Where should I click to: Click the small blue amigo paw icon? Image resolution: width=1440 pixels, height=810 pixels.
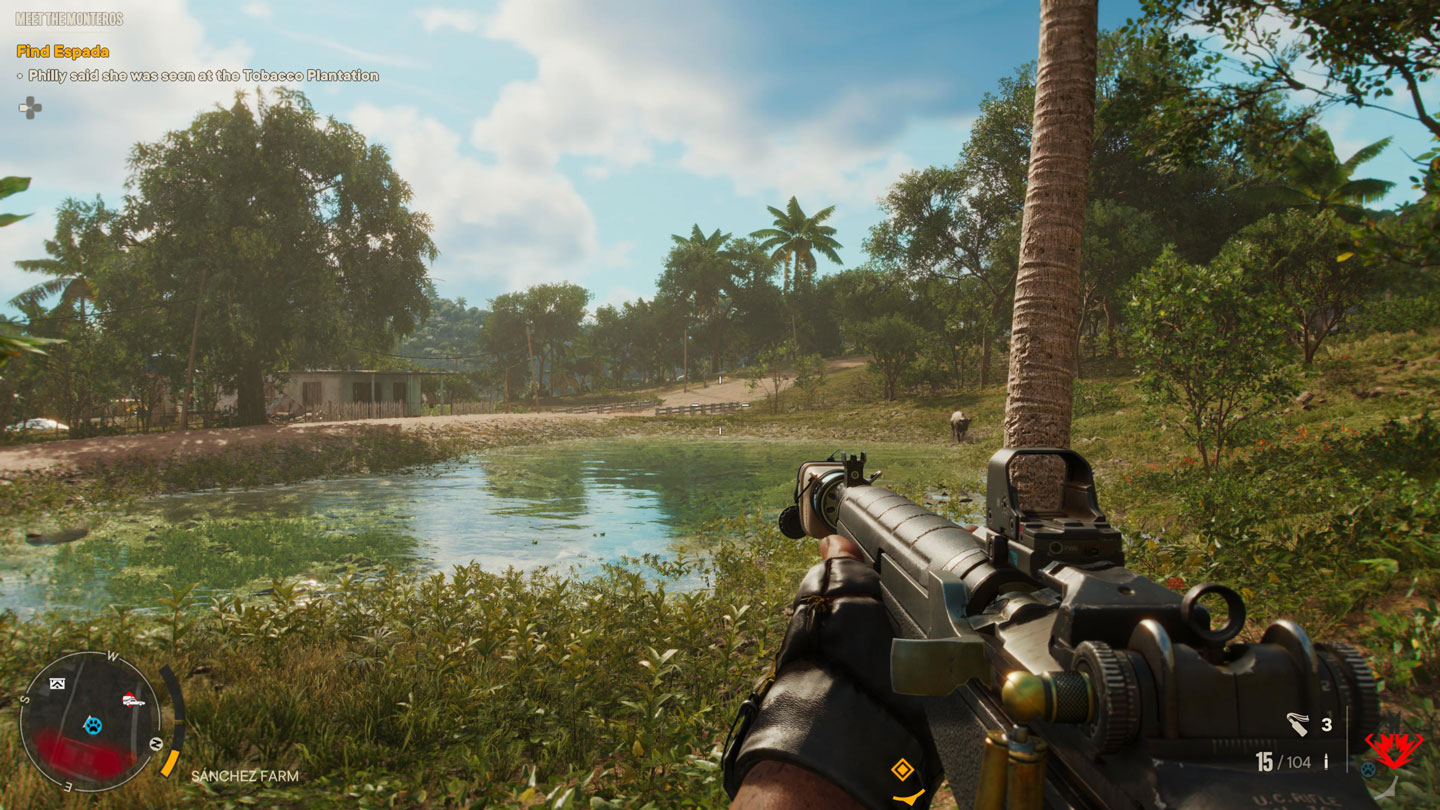[x=1367, y=769]
